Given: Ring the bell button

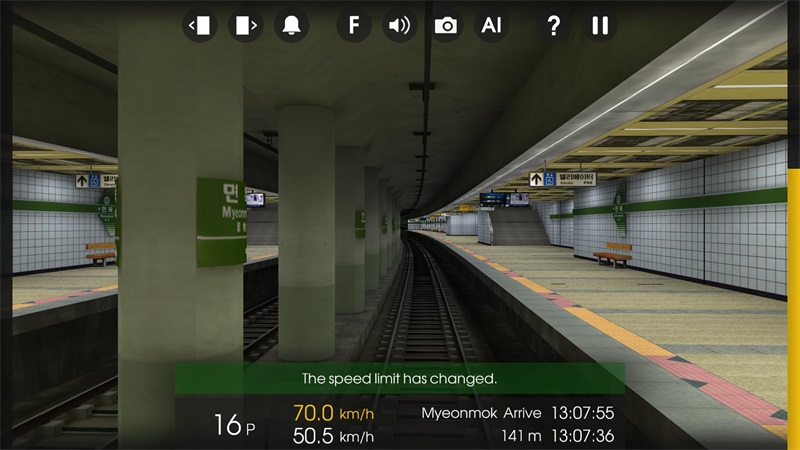Looking at the screenshot, I should [x=292, y=25].
